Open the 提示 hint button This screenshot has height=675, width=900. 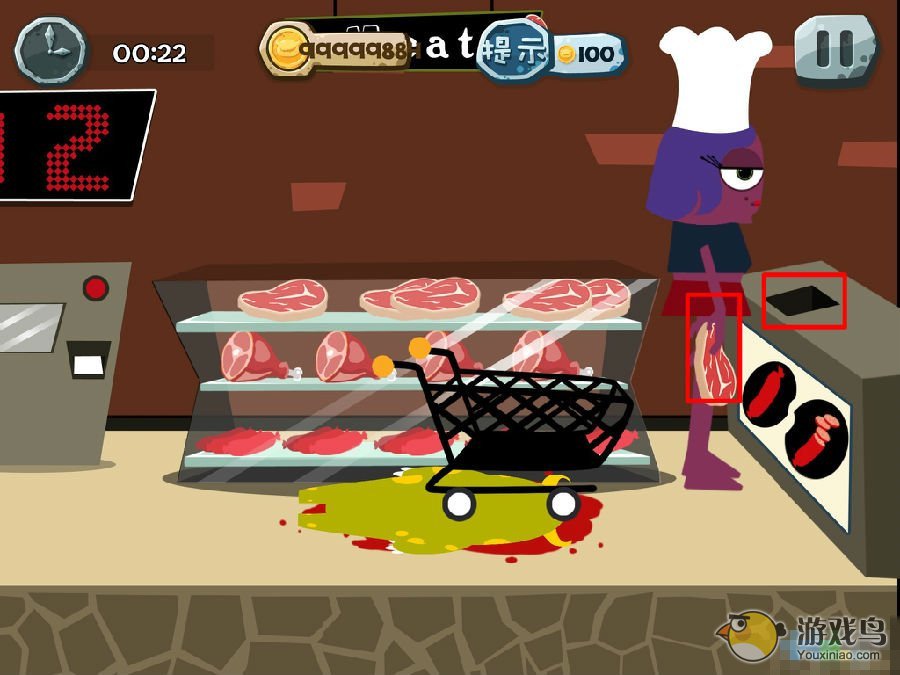point(514,48)
